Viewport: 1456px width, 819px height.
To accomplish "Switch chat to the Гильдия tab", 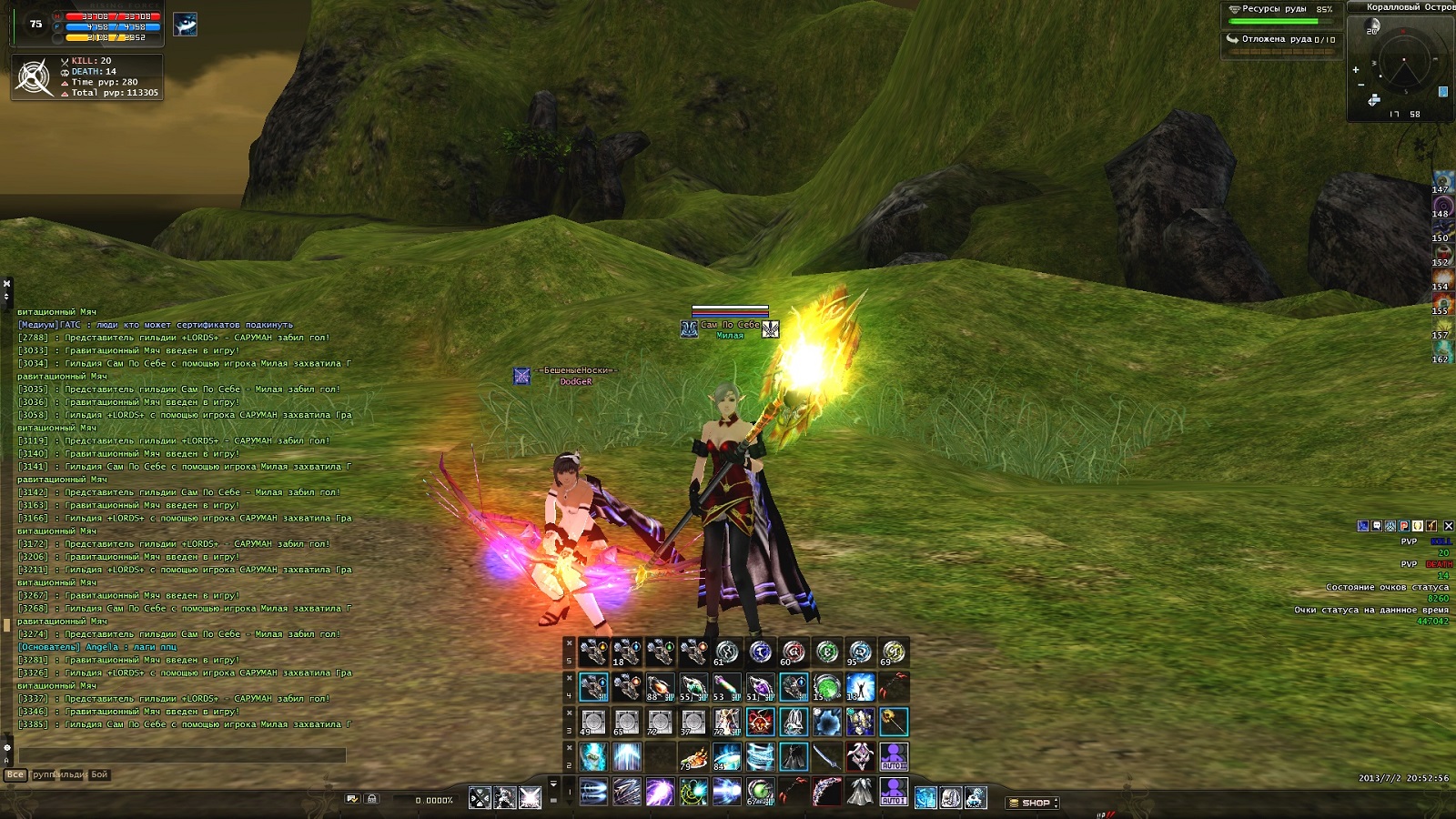I will (x=71, y=774).
